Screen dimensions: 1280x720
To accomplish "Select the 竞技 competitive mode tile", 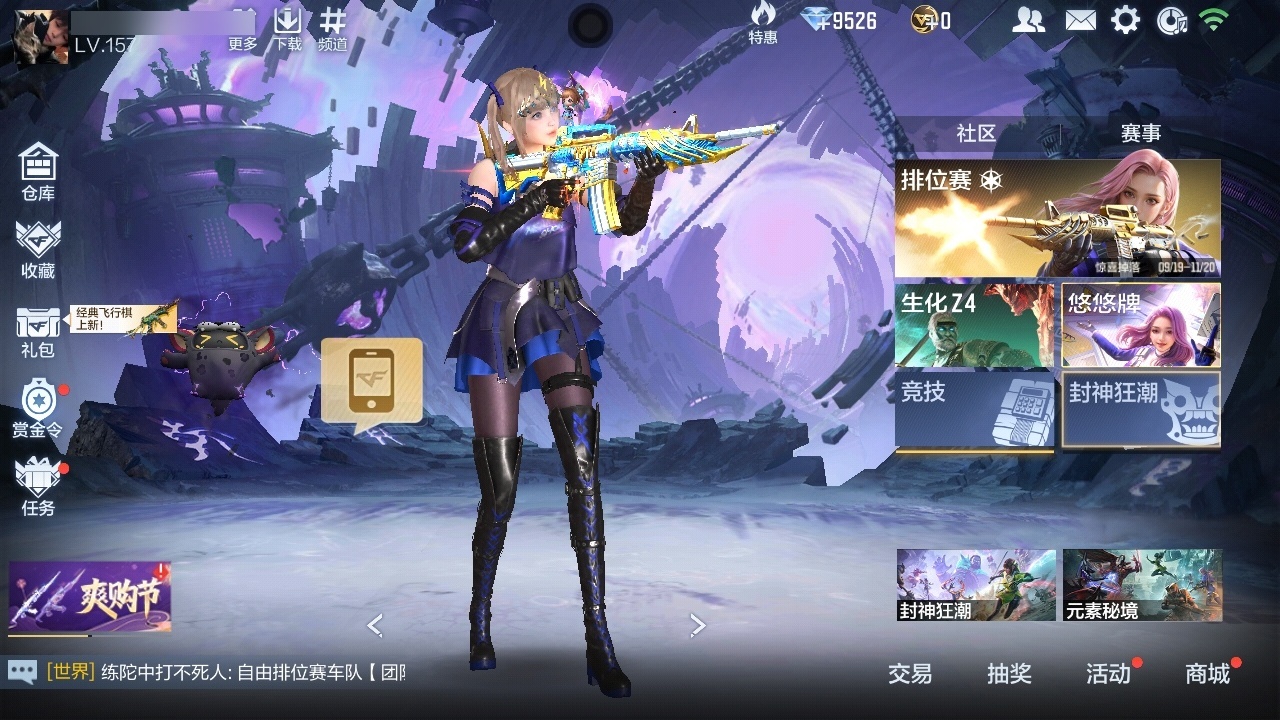I will (x=974, y=411).
